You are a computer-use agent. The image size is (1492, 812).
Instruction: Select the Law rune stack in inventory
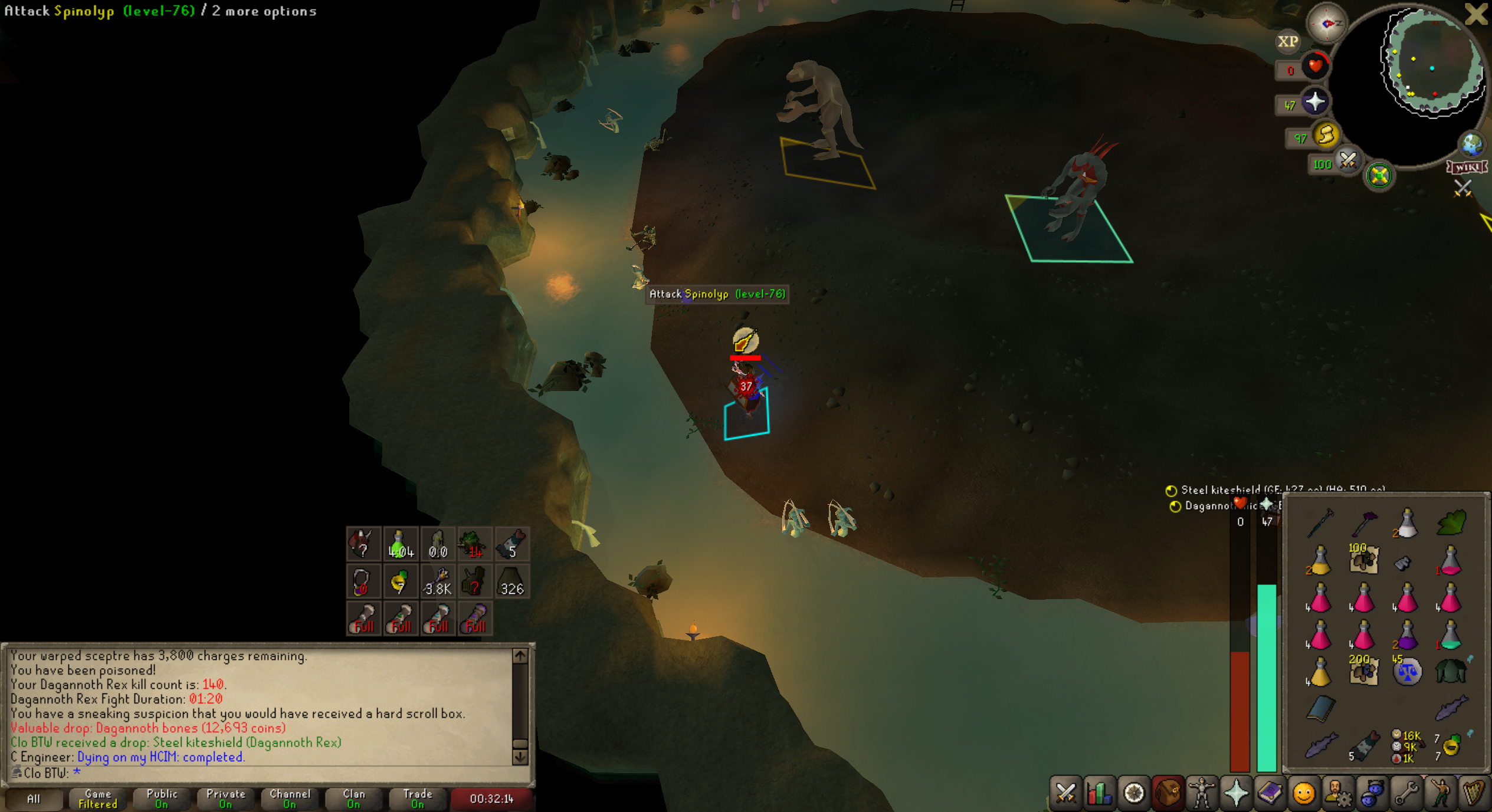click(1407, 672)
